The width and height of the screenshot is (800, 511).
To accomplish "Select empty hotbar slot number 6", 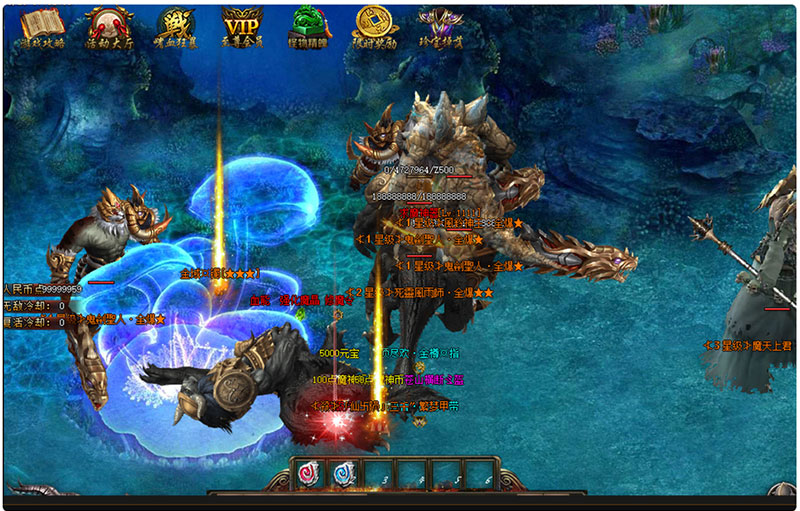I will pos(481,475).
